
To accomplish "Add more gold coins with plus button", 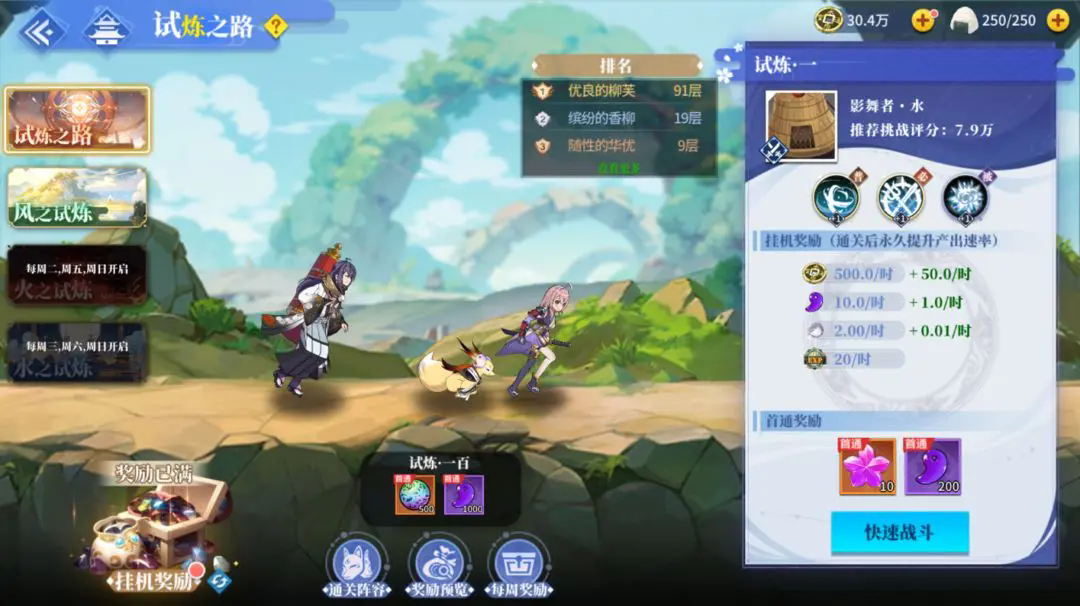I will tap(923, 20).
